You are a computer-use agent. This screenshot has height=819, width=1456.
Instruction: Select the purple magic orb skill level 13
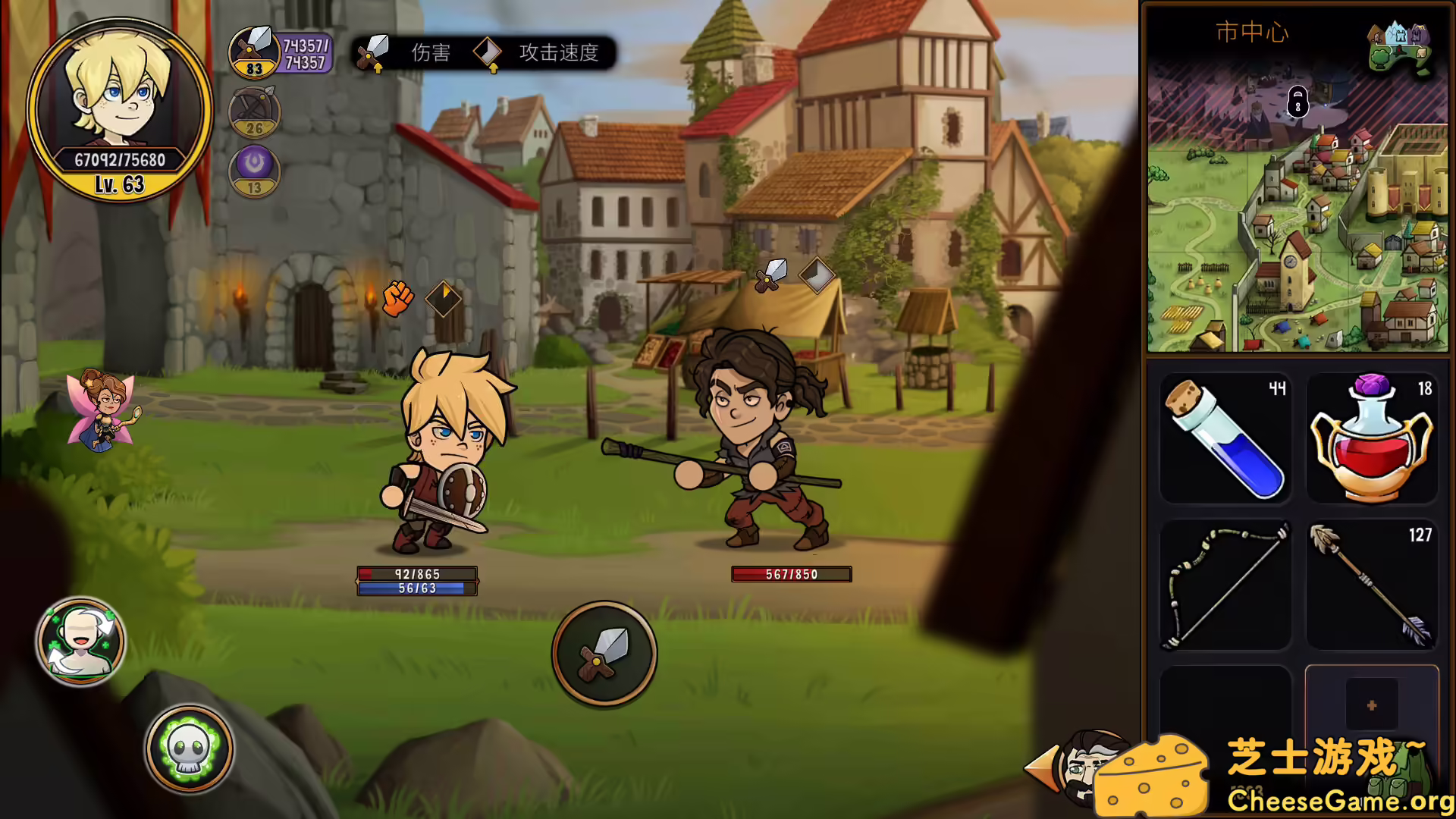(x=254, y=171)
